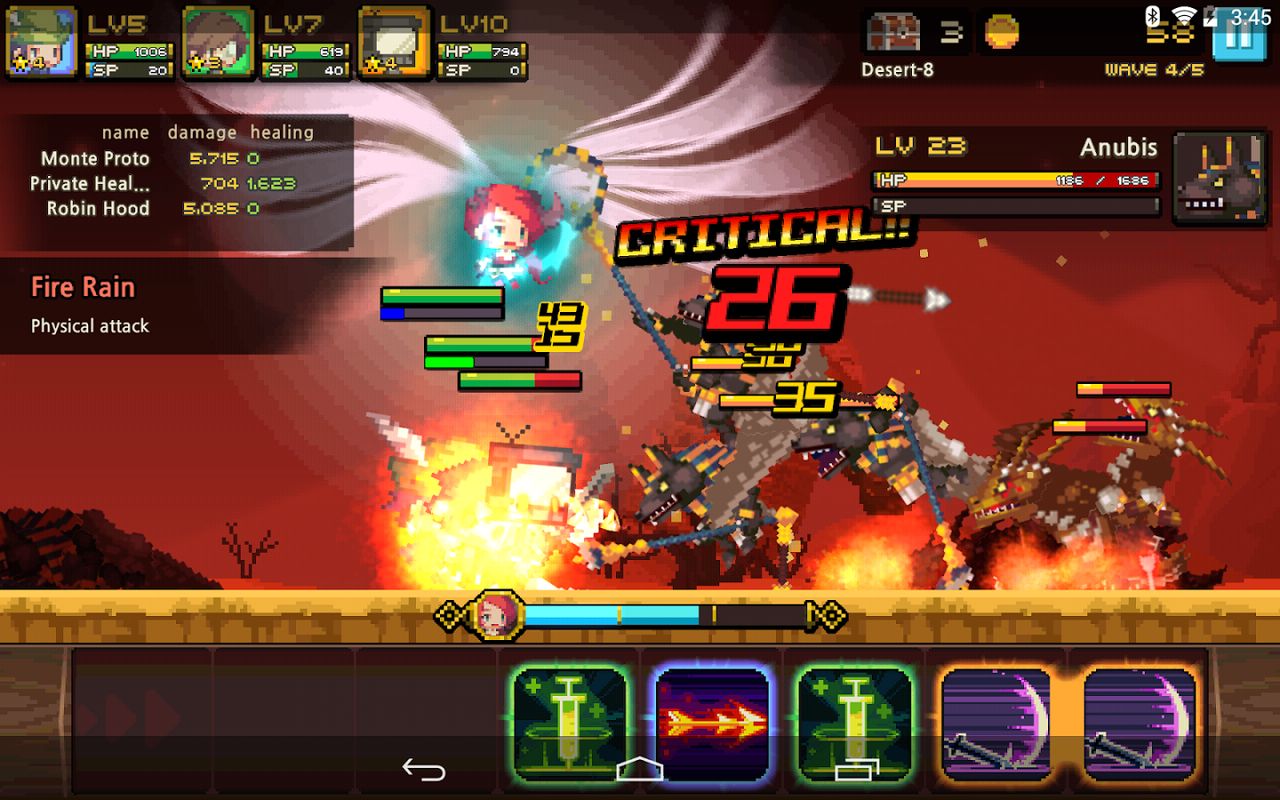Activate the fire arrow skill block
1280x800 pixels.
[x=710, y=724]
